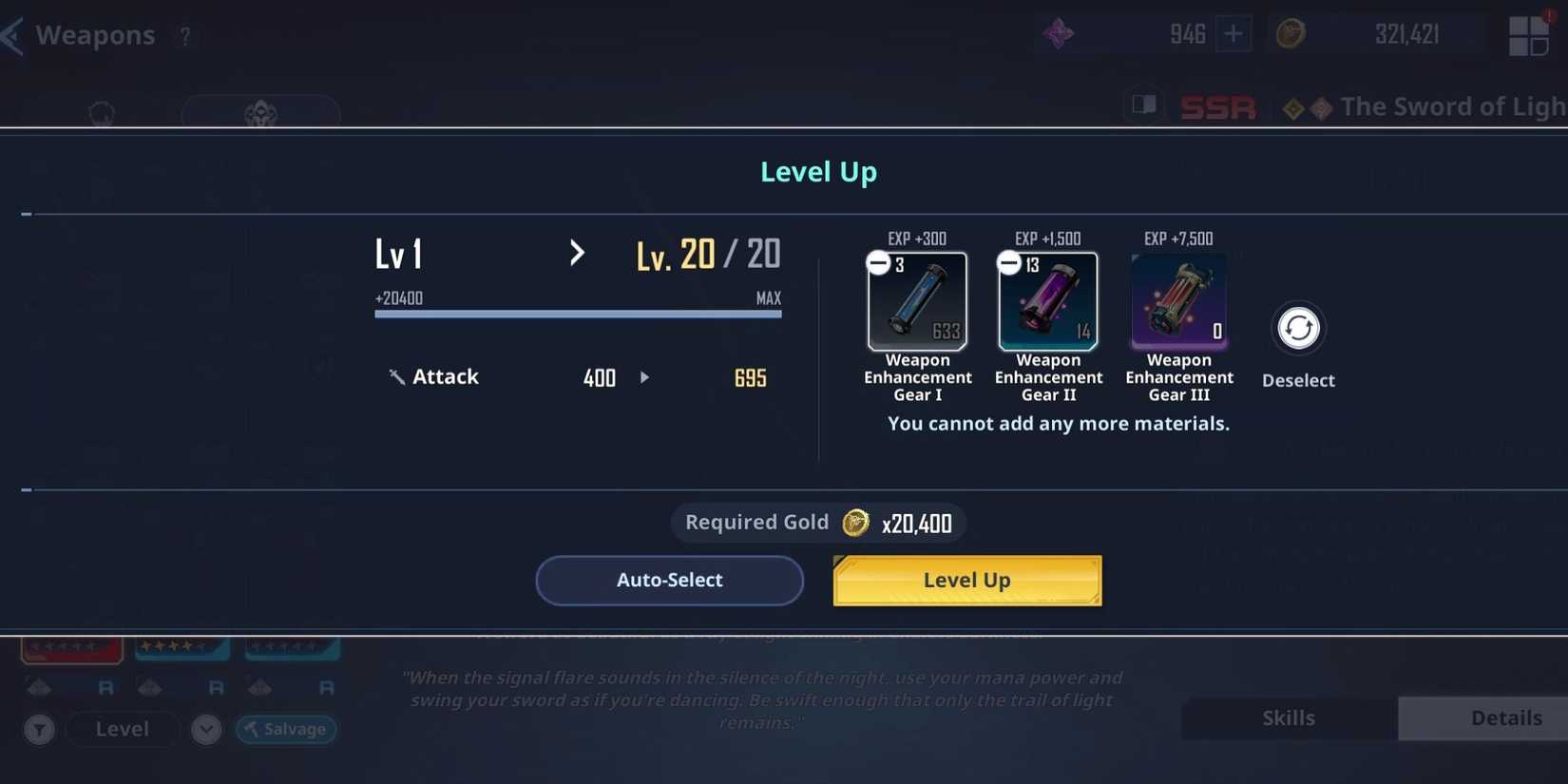The height and width of the screenshot is (784, 1568).
Task: Toggle the sort direction chevron
Action: point(205,729)
